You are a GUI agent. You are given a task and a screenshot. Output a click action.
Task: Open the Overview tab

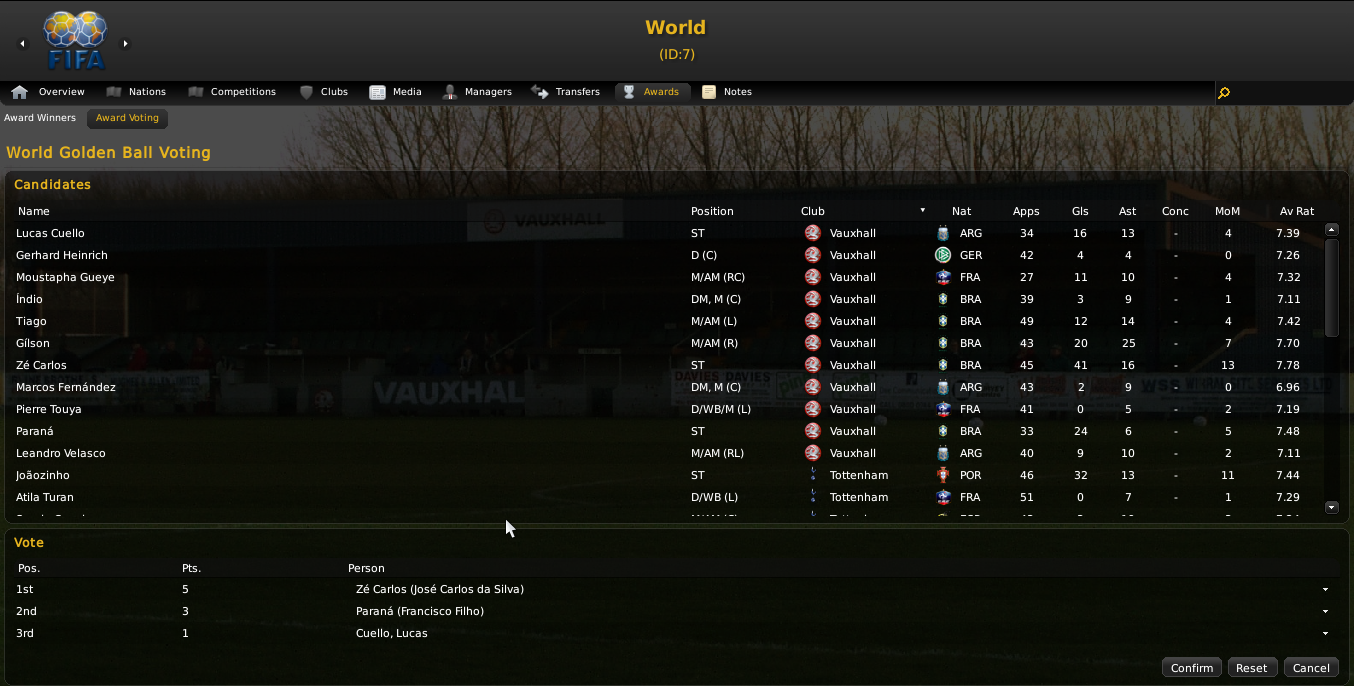pyautogui.click(x=49, y=92)
